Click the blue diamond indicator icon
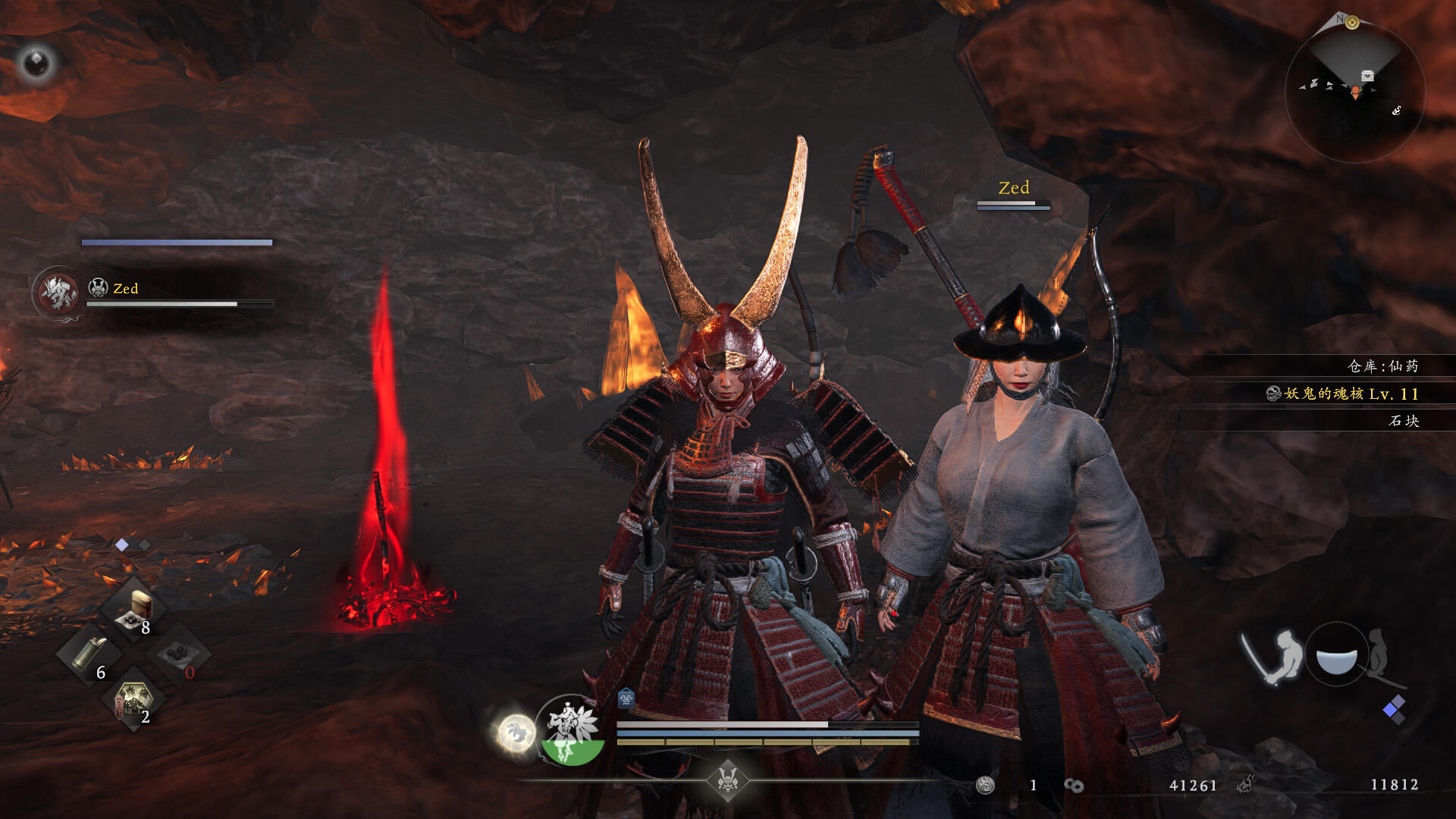 (x=1394, y=710)
